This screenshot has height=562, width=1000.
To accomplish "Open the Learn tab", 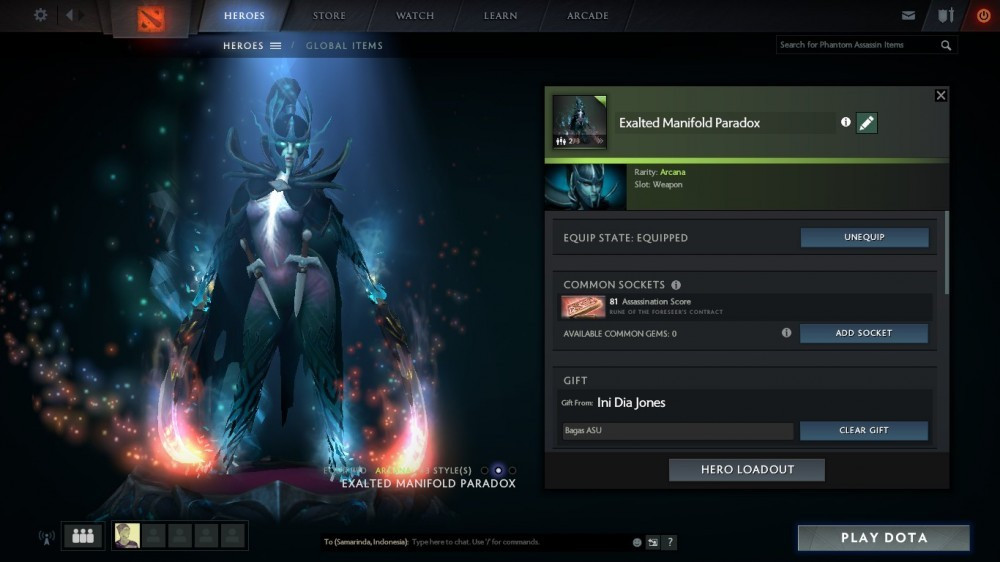I will click(501, 16).
